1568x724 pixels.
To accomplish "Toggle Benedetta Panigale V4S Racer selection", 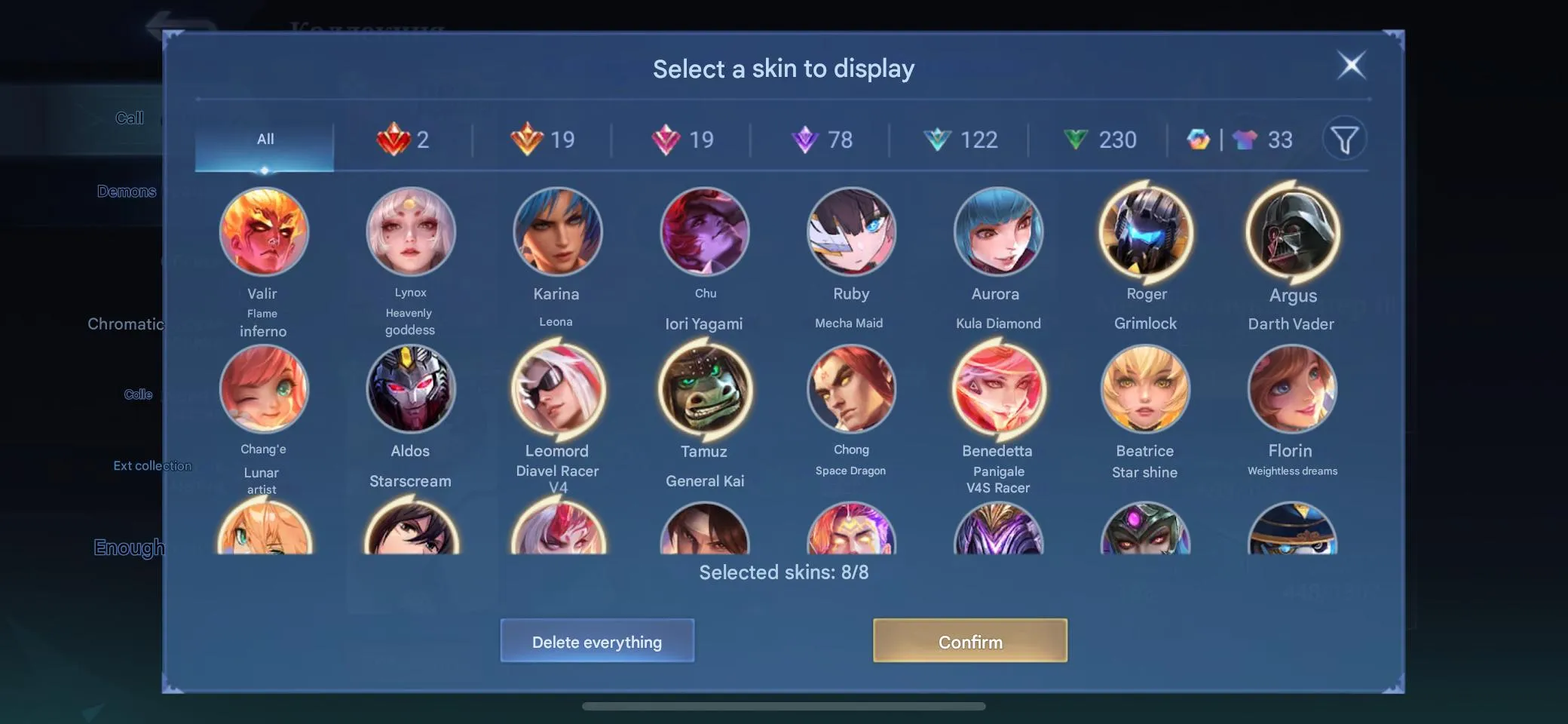I will click(998, 388).
